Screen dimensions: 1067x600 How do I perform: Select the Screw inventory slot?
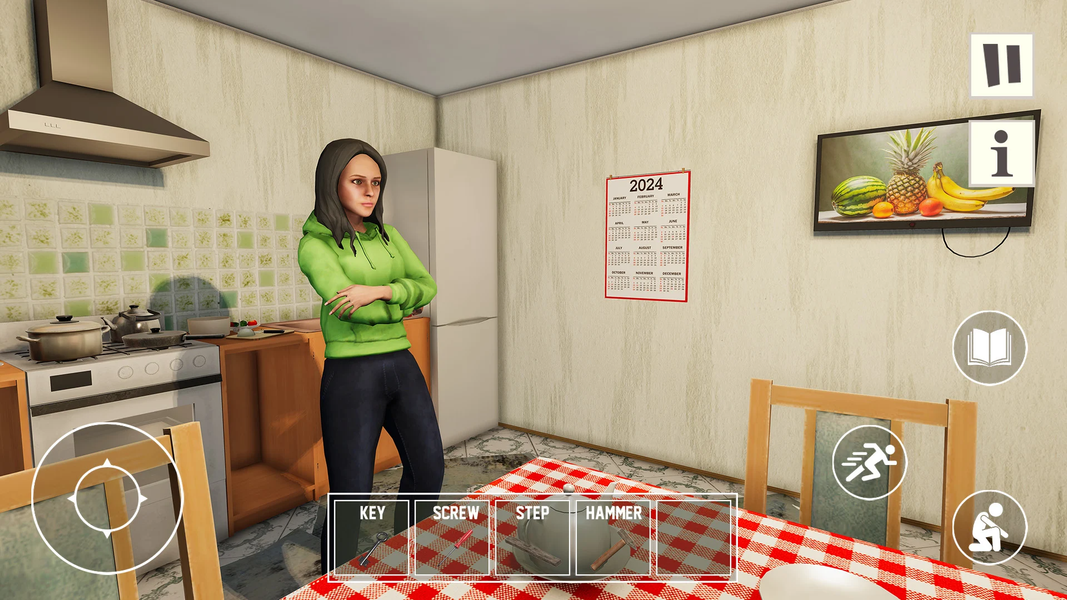pos(454,537)
